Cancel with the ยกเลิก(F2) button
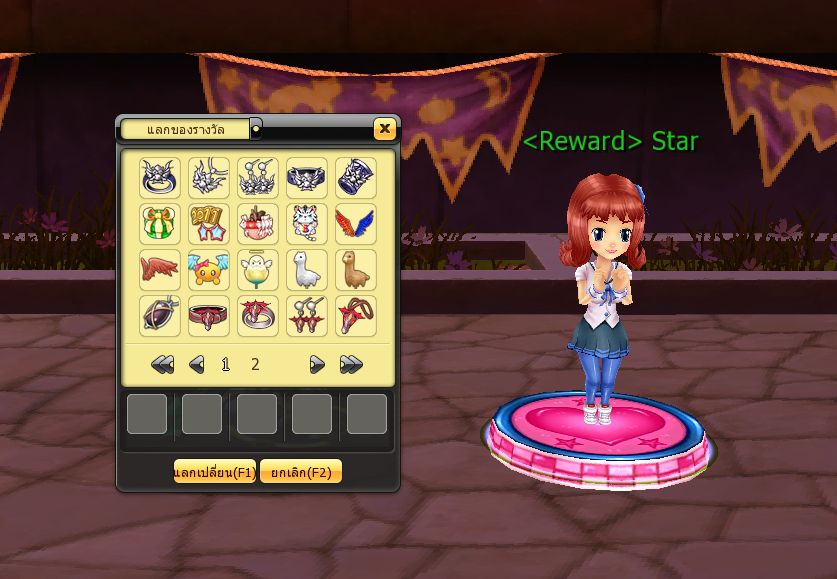Screen dimensions: 837x579 pos(301,472)
